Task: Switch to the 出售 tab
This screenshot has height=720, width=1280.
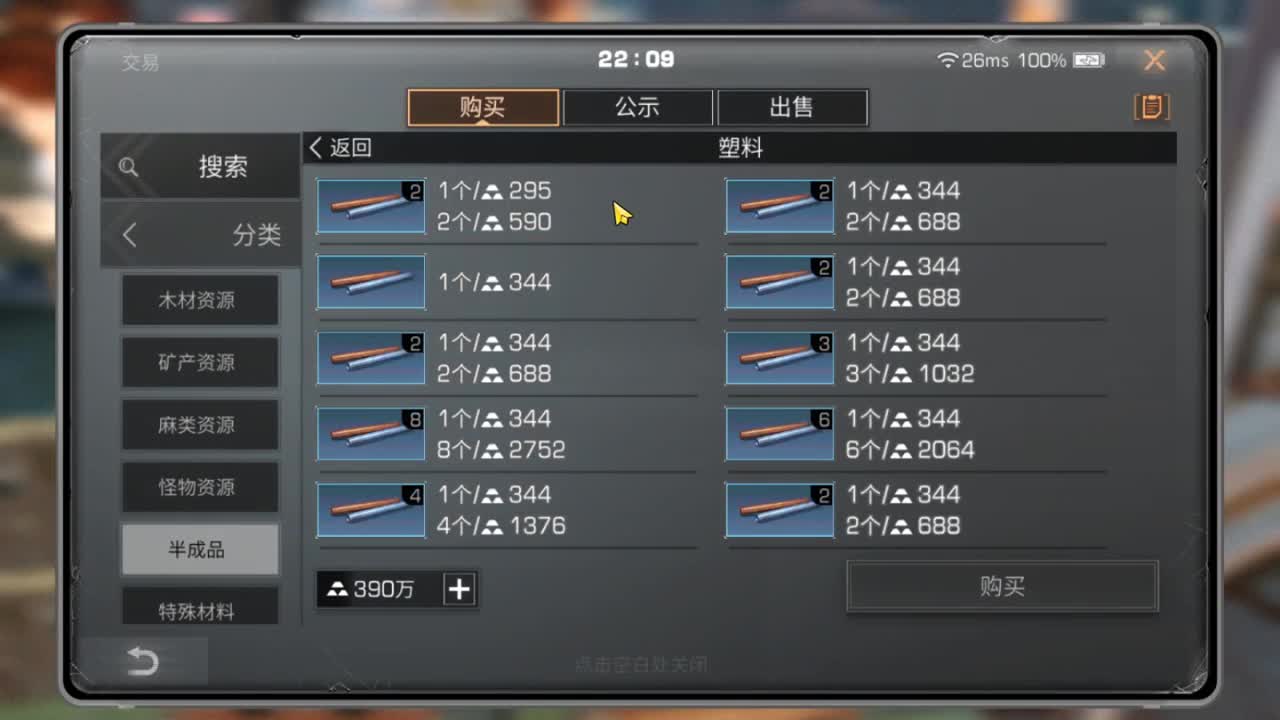Action: tap(791, 106)
